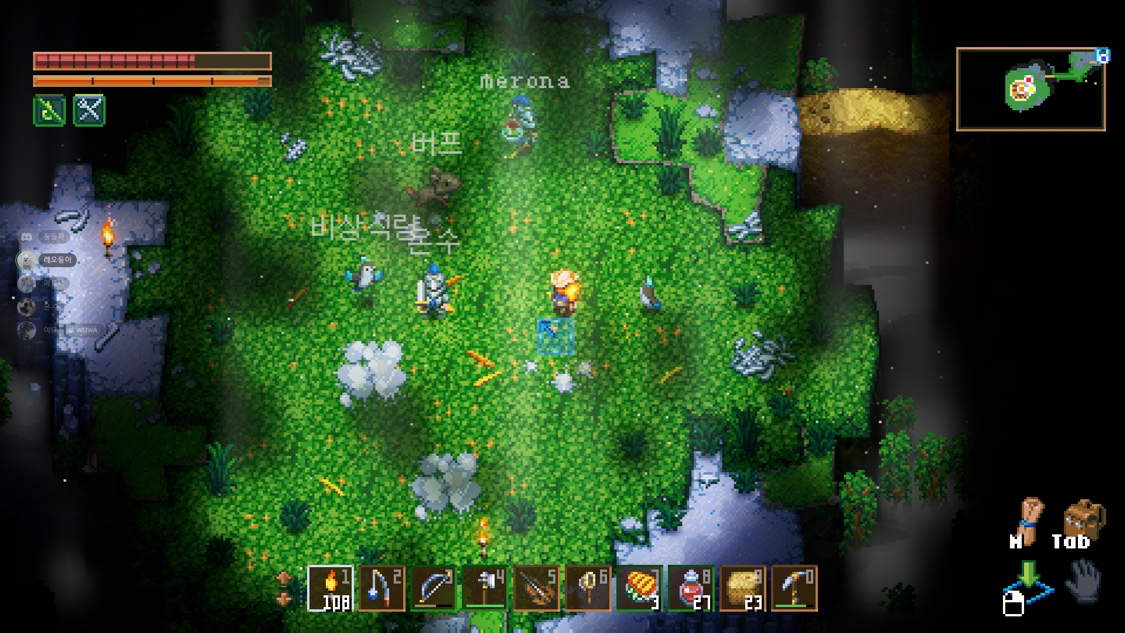Choose the axe in hotbar slot 4
This screenshot has height=633, width=1125.
(485, 588)
